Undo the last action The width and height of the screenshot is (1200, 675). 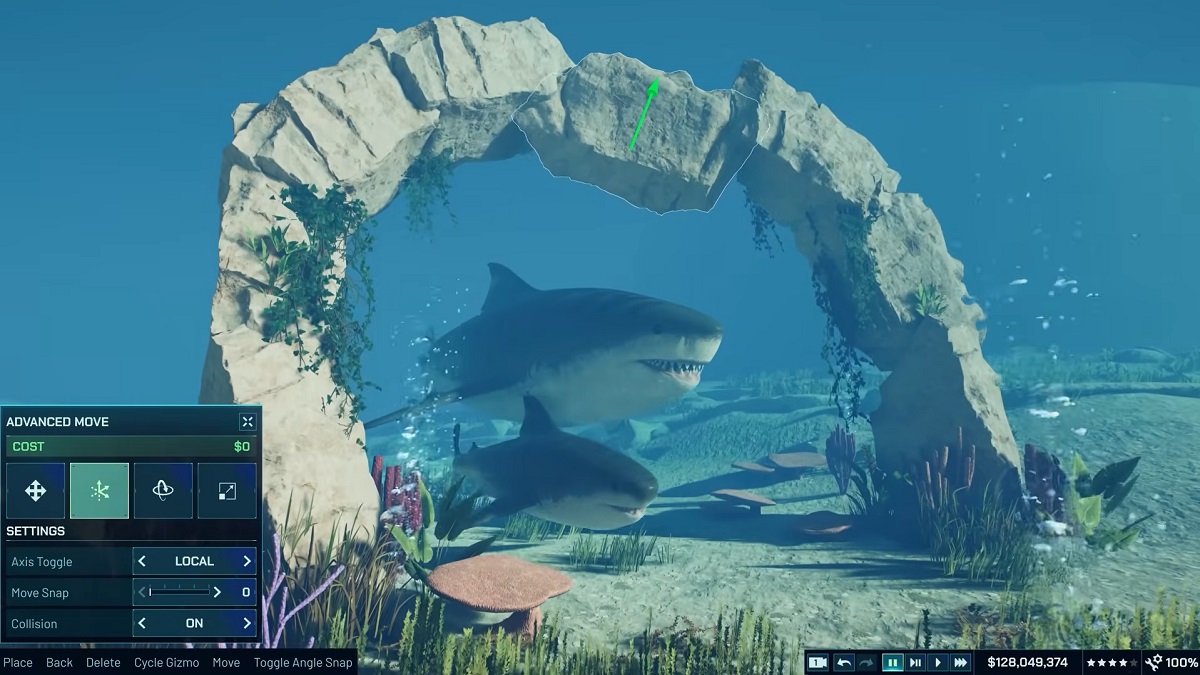(x=845, y=662)
